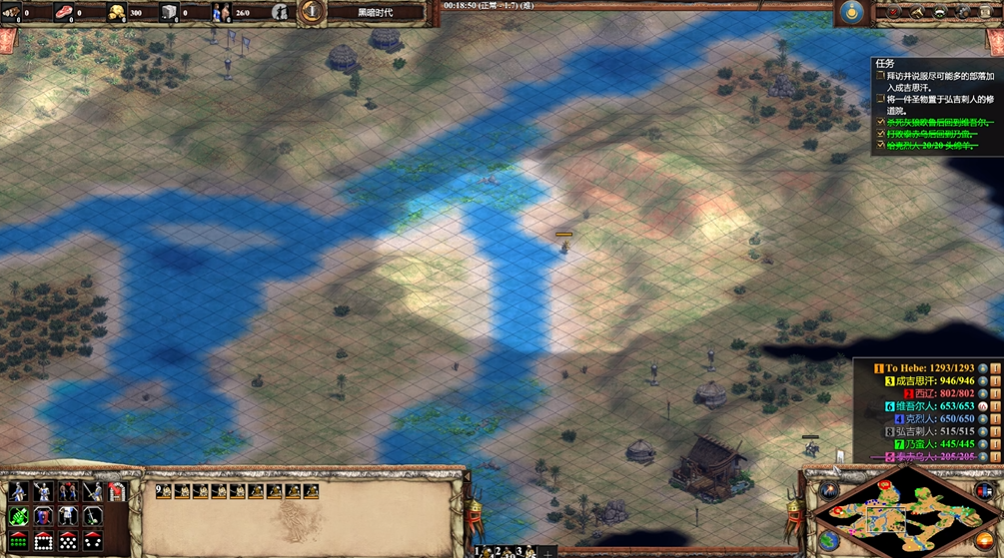Set aggressive stance with green fist icon
Screen dimensions: 1004x558
pyautogui.click(x=19, y=516)
